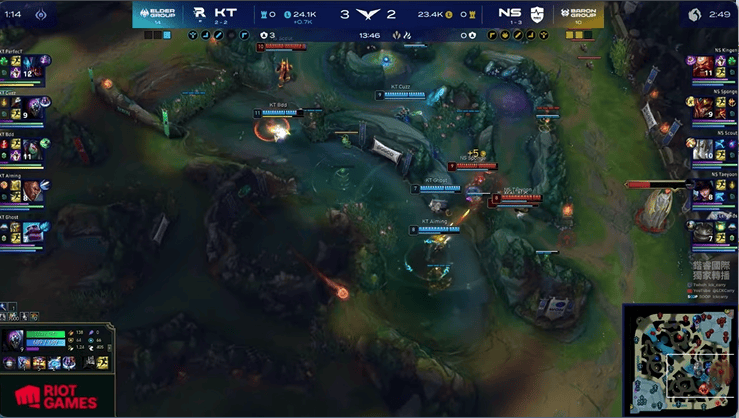Pick KT Ghost's champion portrait
Screen dimensions: 739x418
pos(32,232)
